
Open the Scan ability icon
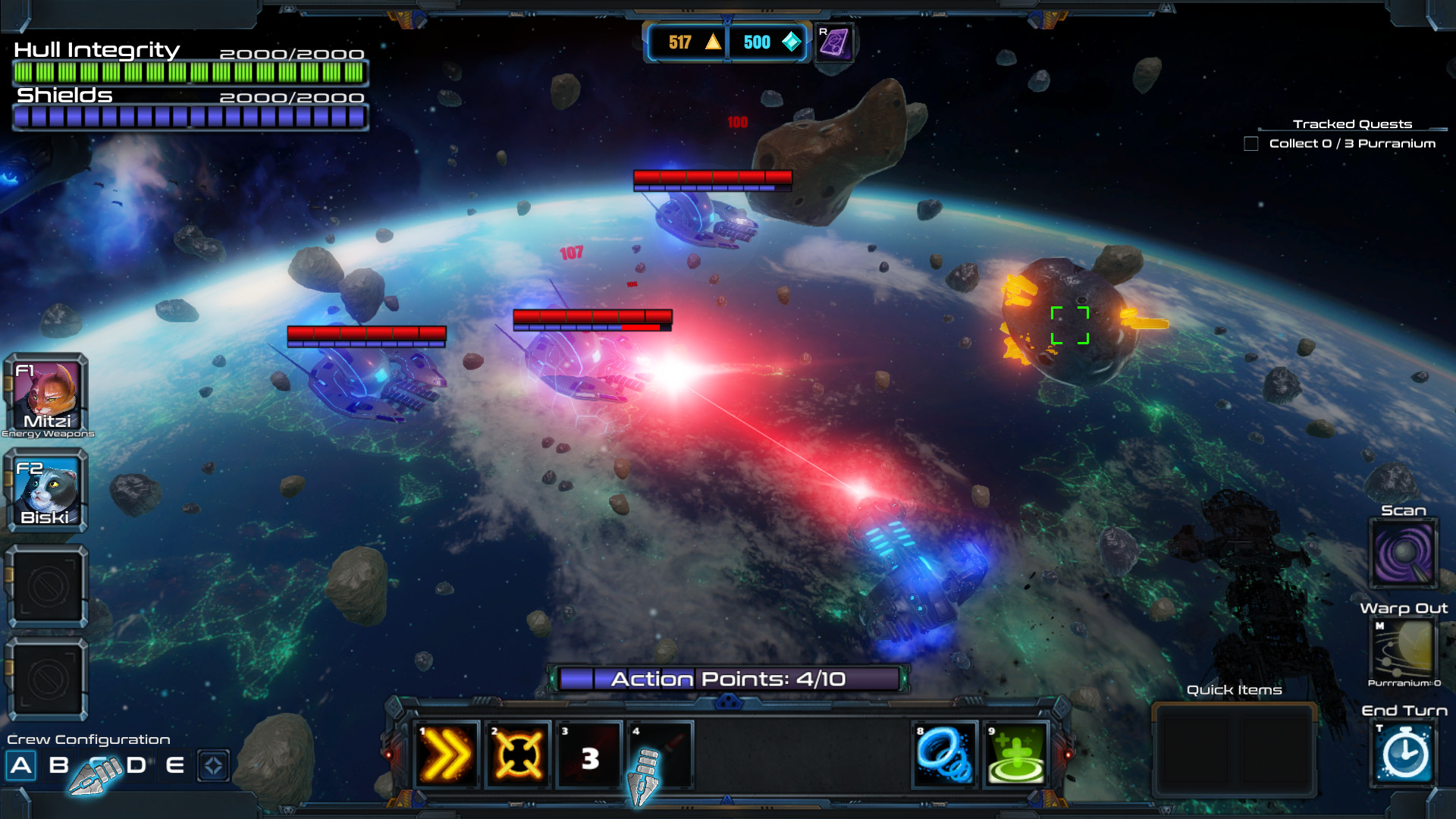[1404, 554]
